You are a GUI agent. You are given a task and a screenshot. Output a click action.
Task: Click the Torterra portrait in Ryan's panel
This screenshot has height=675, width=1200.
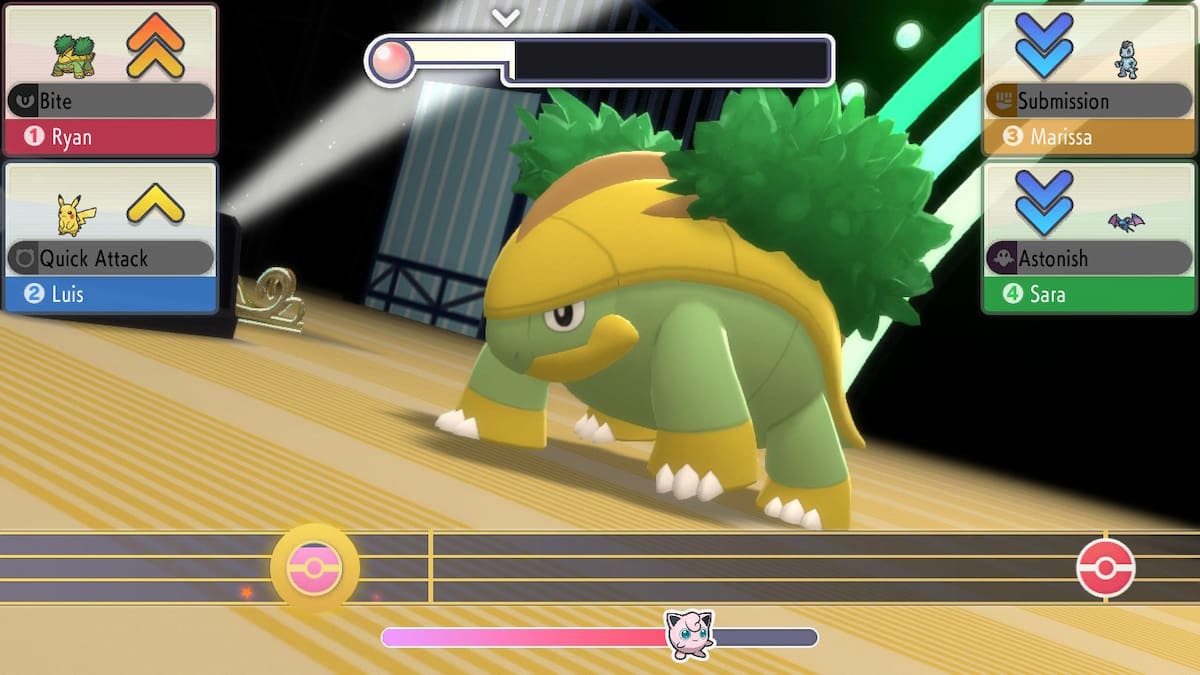pyautogui.click(x=72, y=54)
